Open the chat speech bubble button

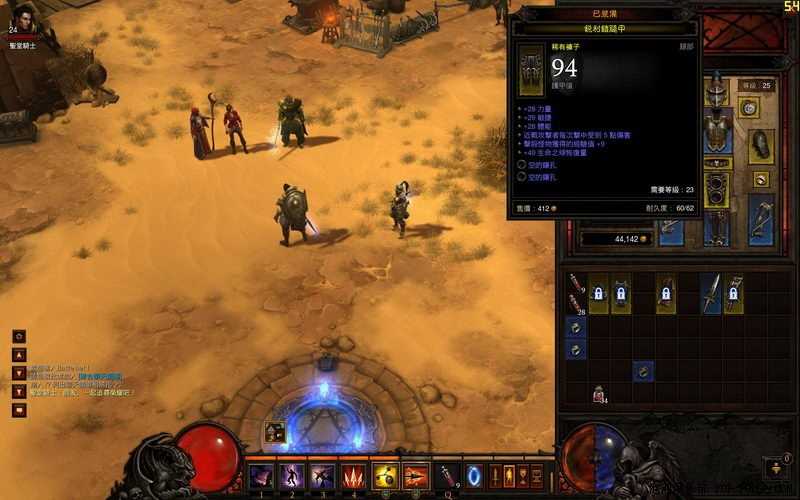19,409
